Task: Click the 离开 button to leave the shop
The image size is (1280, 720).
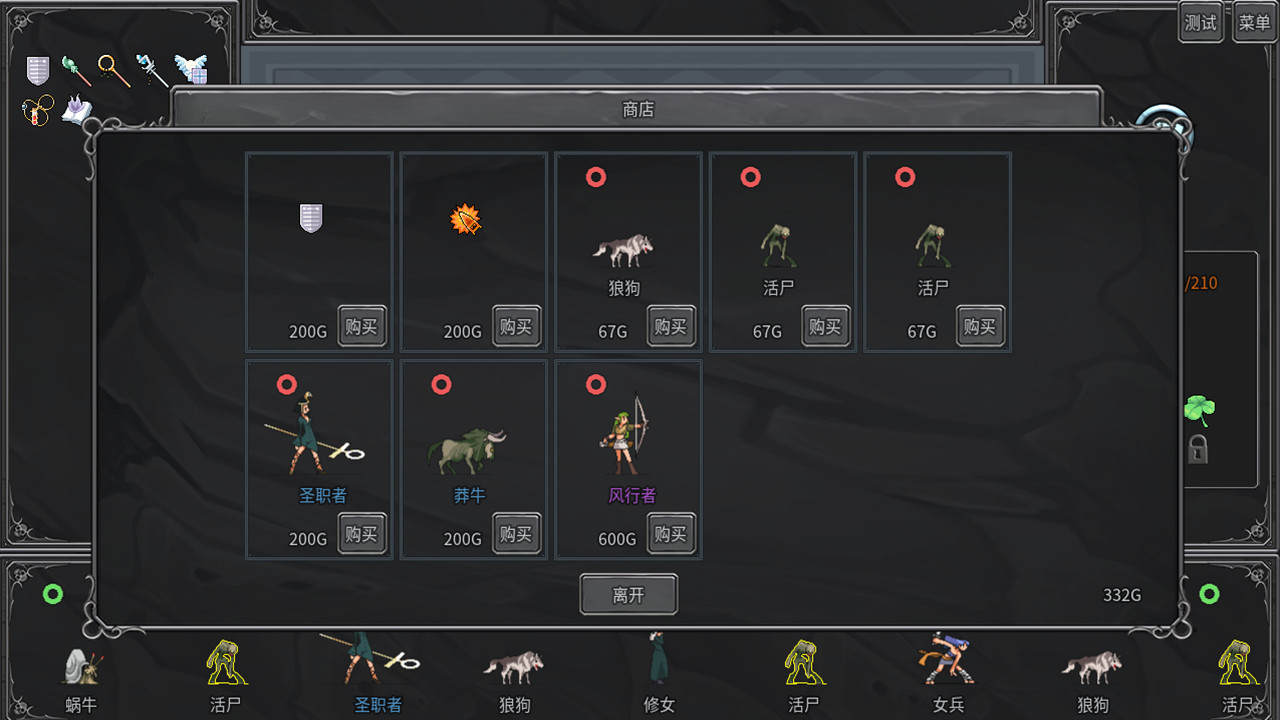Action: click(x=628, y=594)
